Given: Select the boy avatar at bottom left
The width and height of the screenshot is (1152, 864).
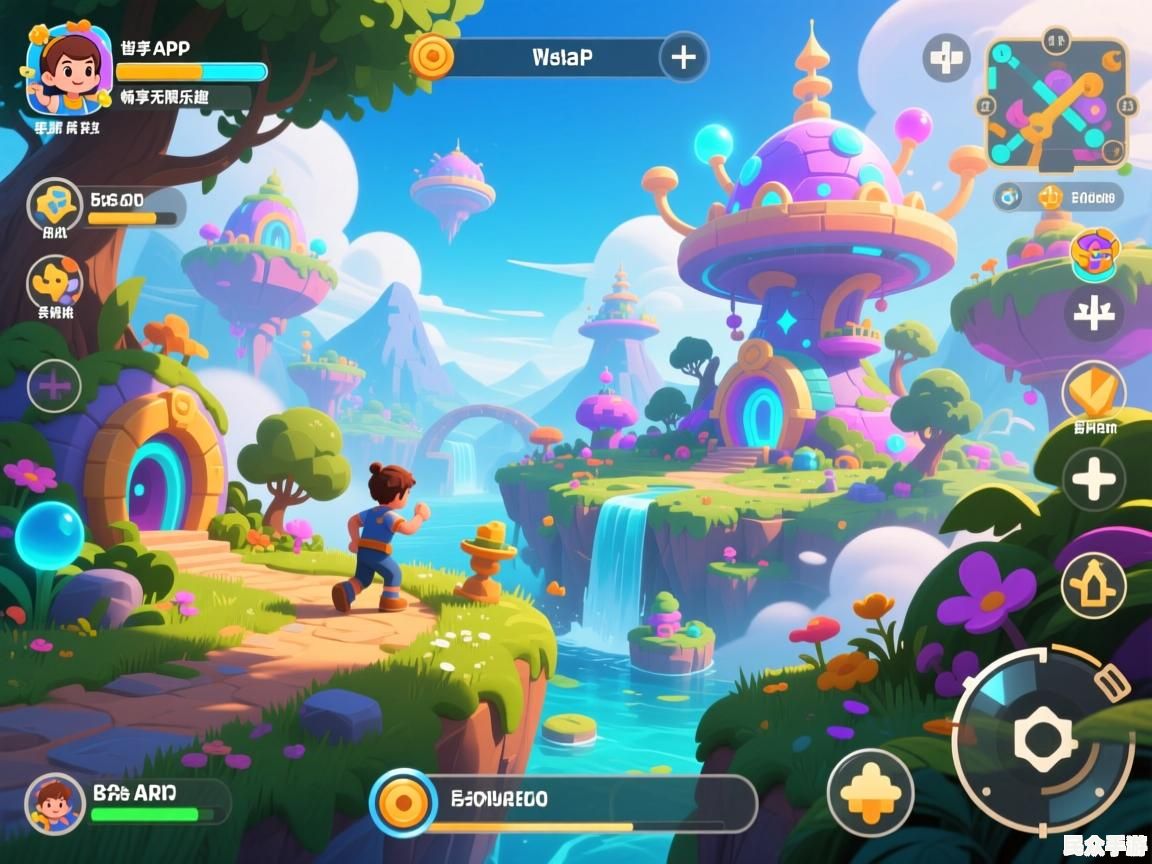Looking at the screenshot, I should 54,802.
